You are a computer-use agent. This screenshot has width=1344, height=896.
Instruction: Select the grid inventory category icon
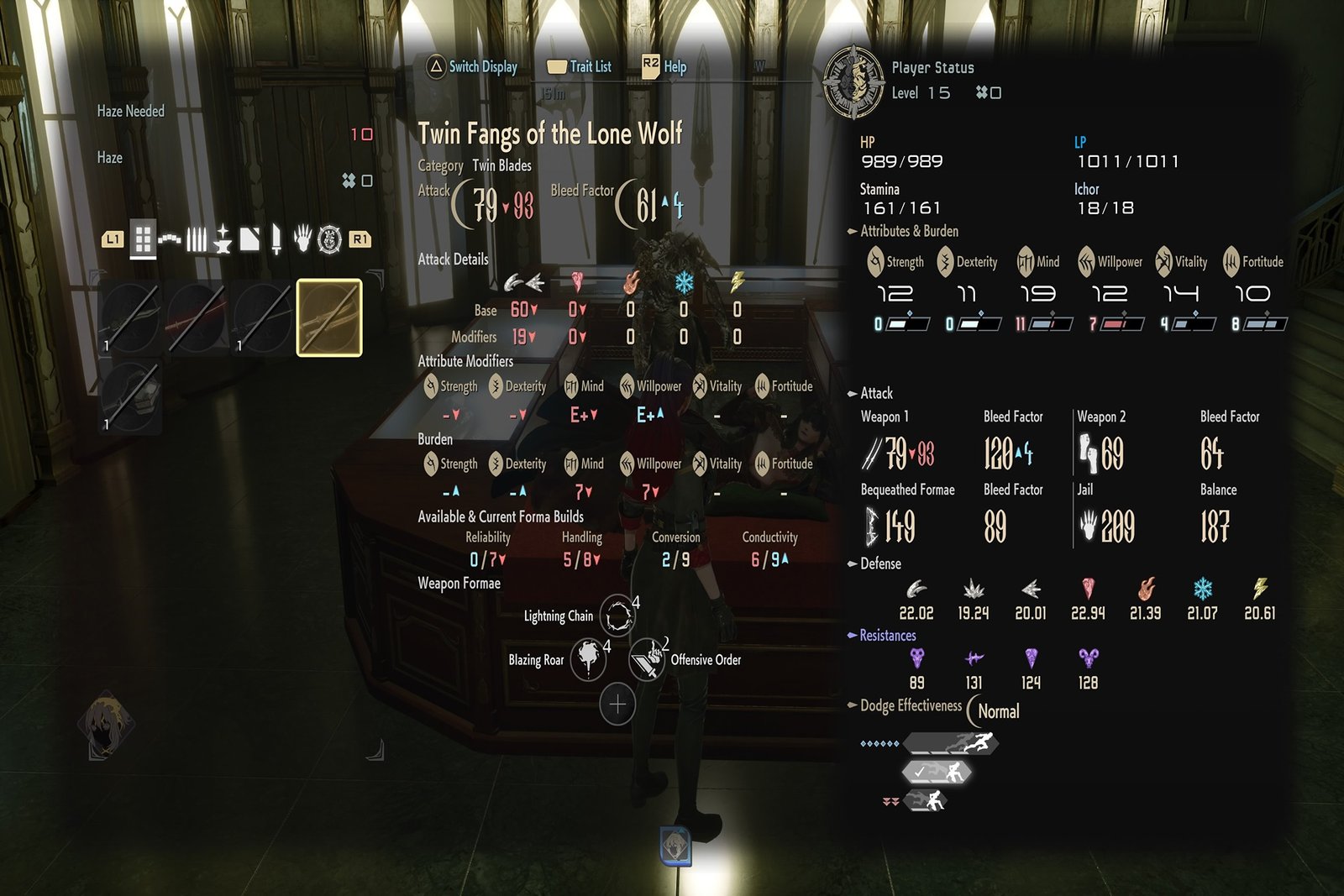[143, 238]
